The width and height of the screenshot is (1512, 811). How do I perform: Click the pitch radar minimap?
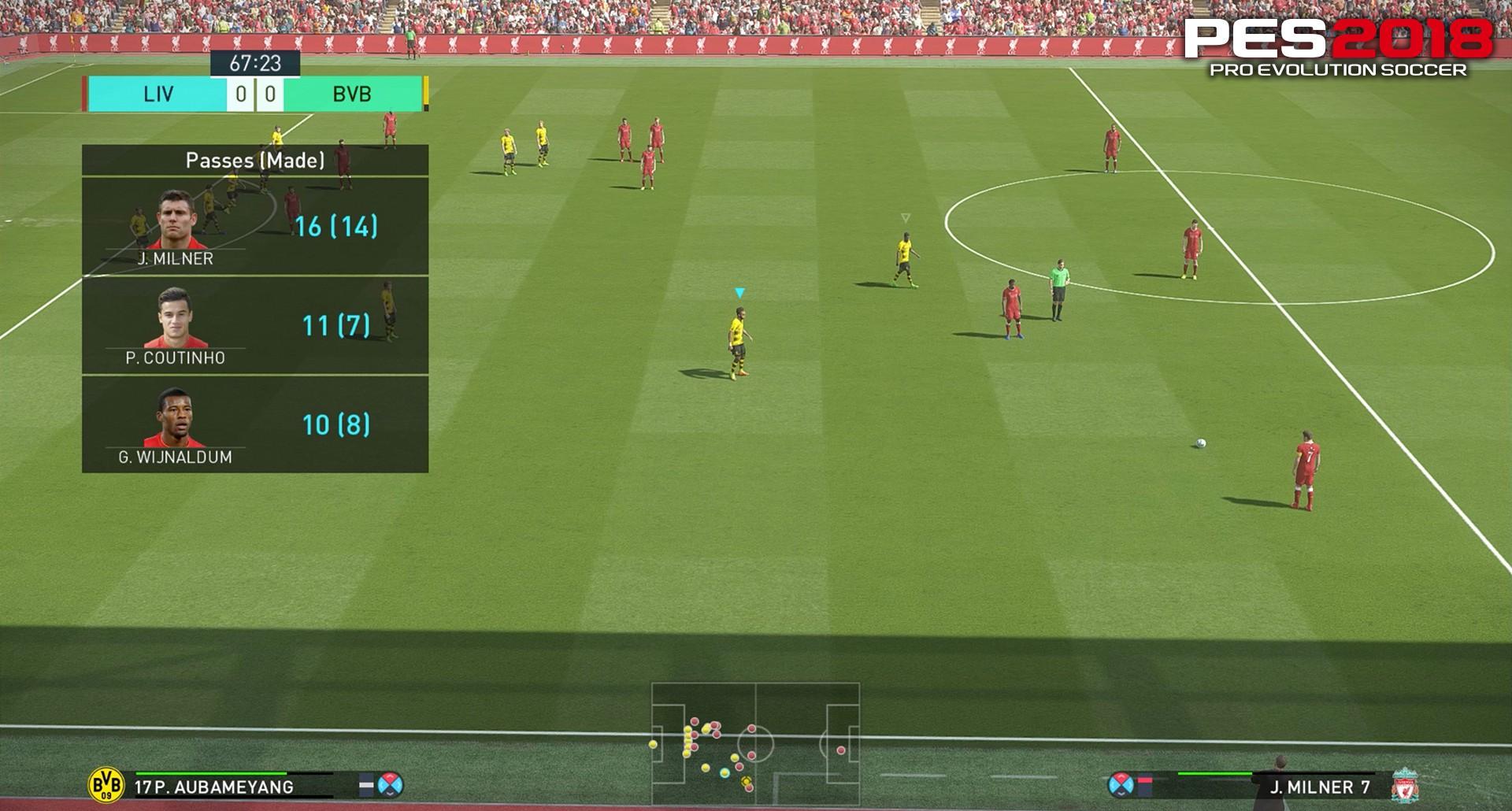pyautogui.click(x=755, y=743)
